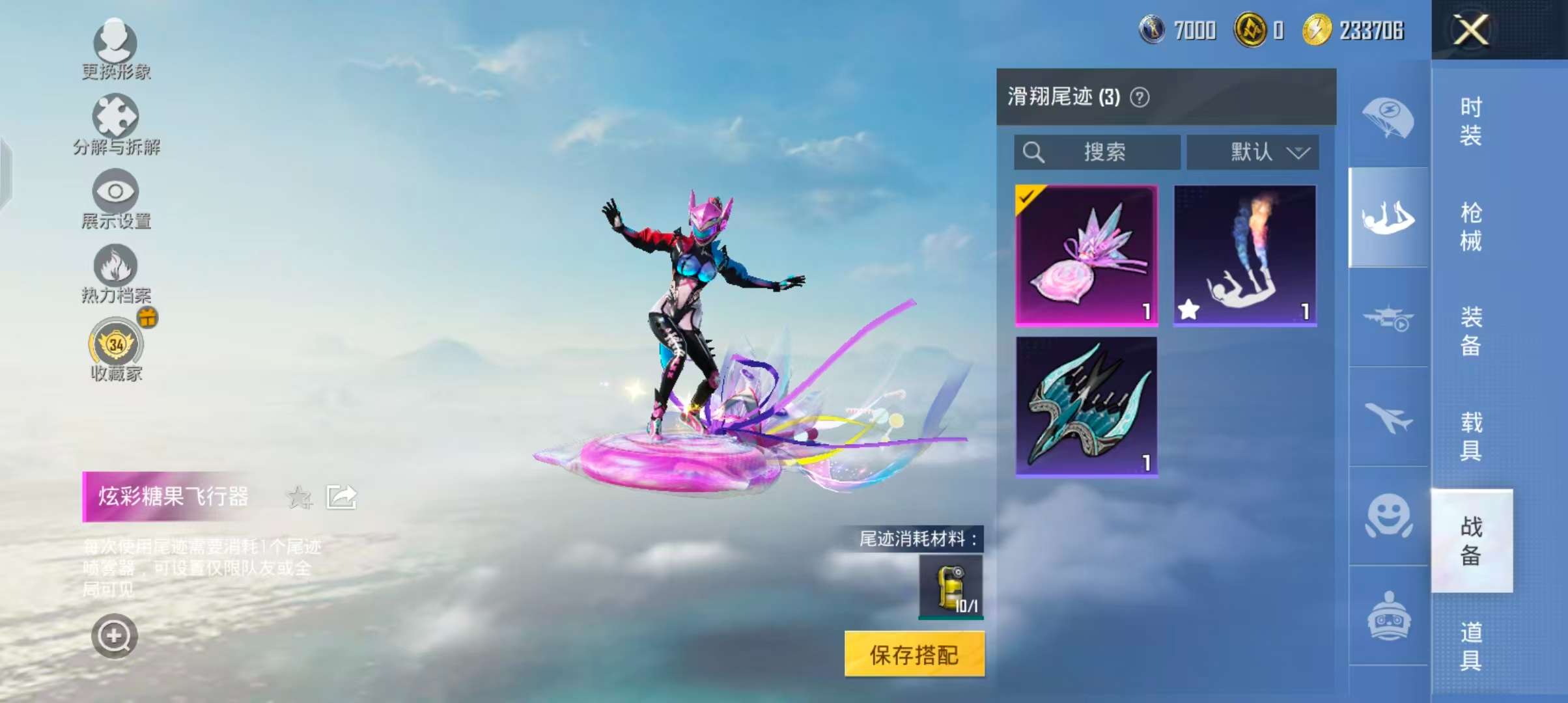Viewport: 1568px width, 703px height.
Task: Click the magnifier zoom icon at bottom left
Action: 115,637
